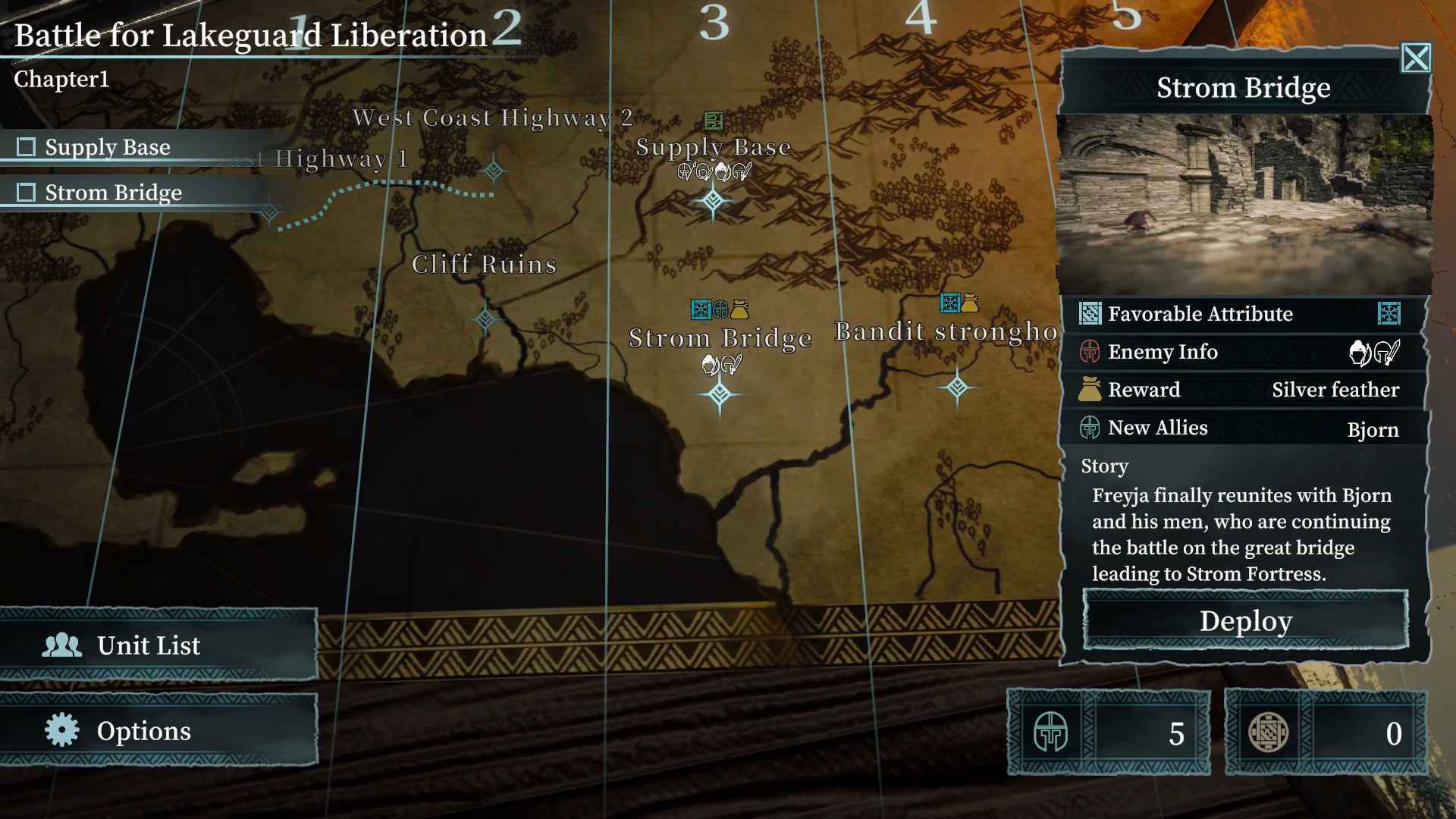Viewport: 1456px width, 819px height.
Task: Close the Strom Bridge info panel
Action: [1416, 58]
